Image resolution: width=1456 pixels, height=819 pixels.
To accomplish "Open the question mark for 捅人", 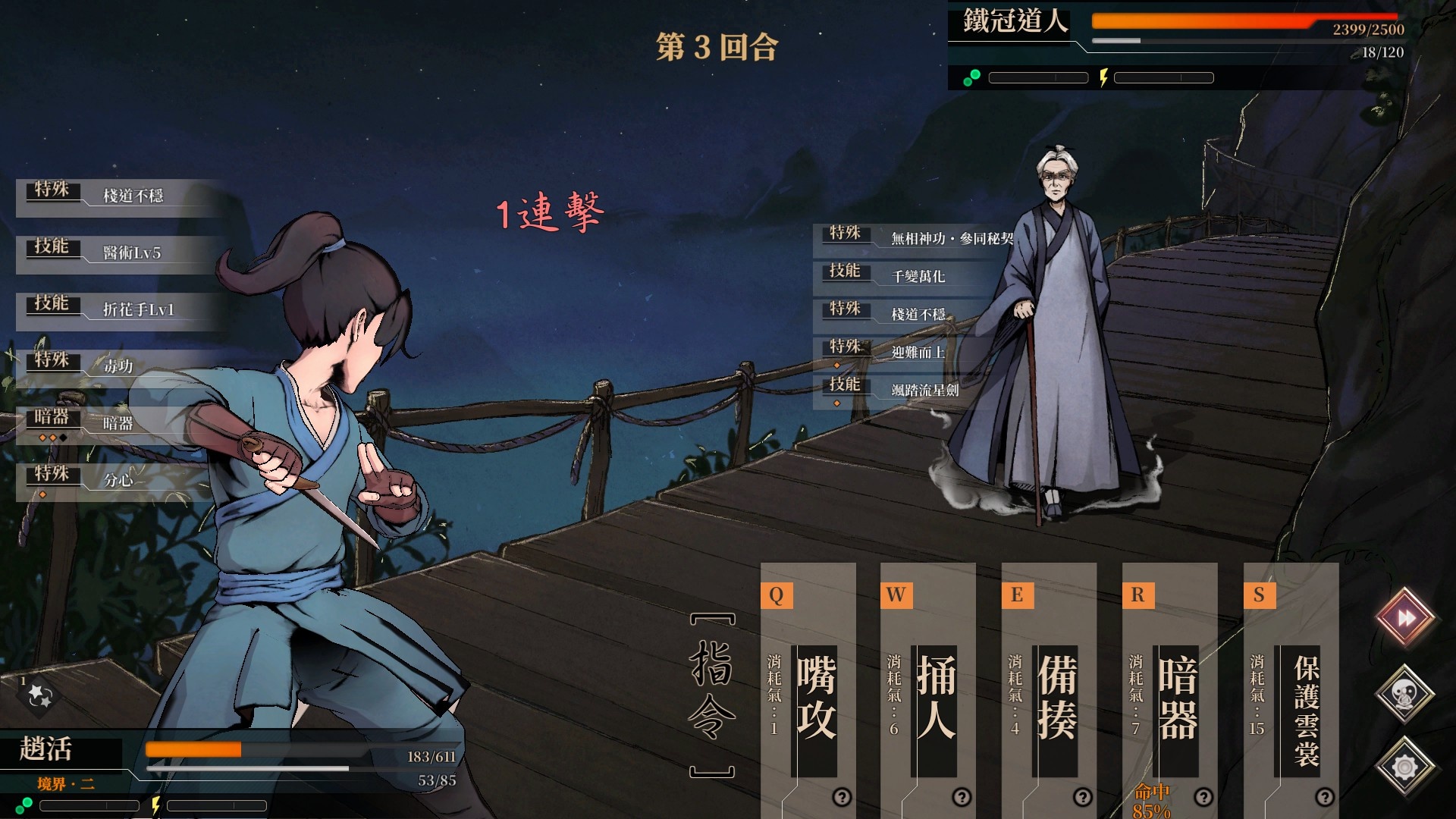I will coord(962,797).
